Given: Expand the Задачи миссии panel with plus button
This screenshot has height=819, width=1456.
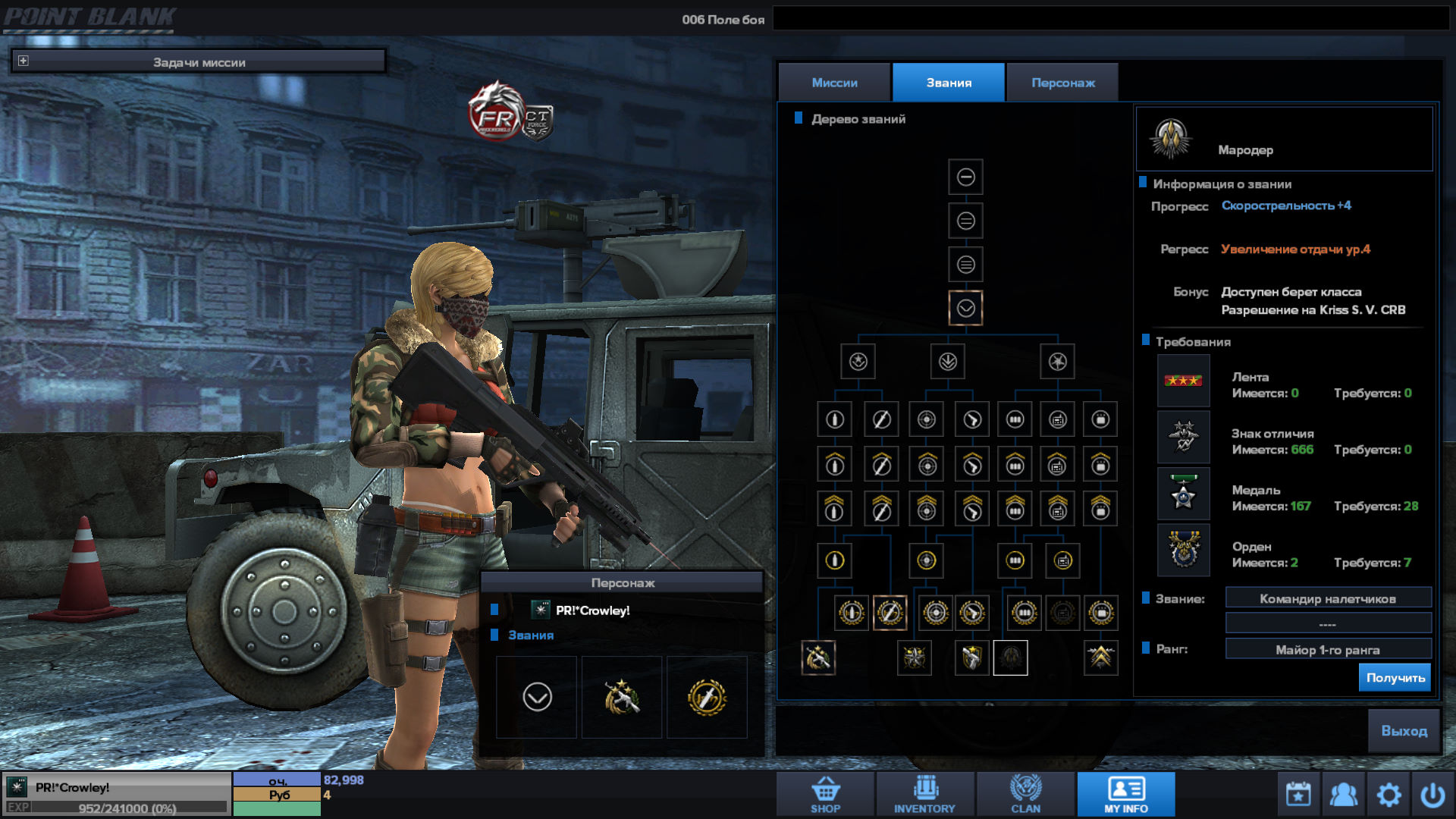Looking at the screenshot, I should coord(23,59).
